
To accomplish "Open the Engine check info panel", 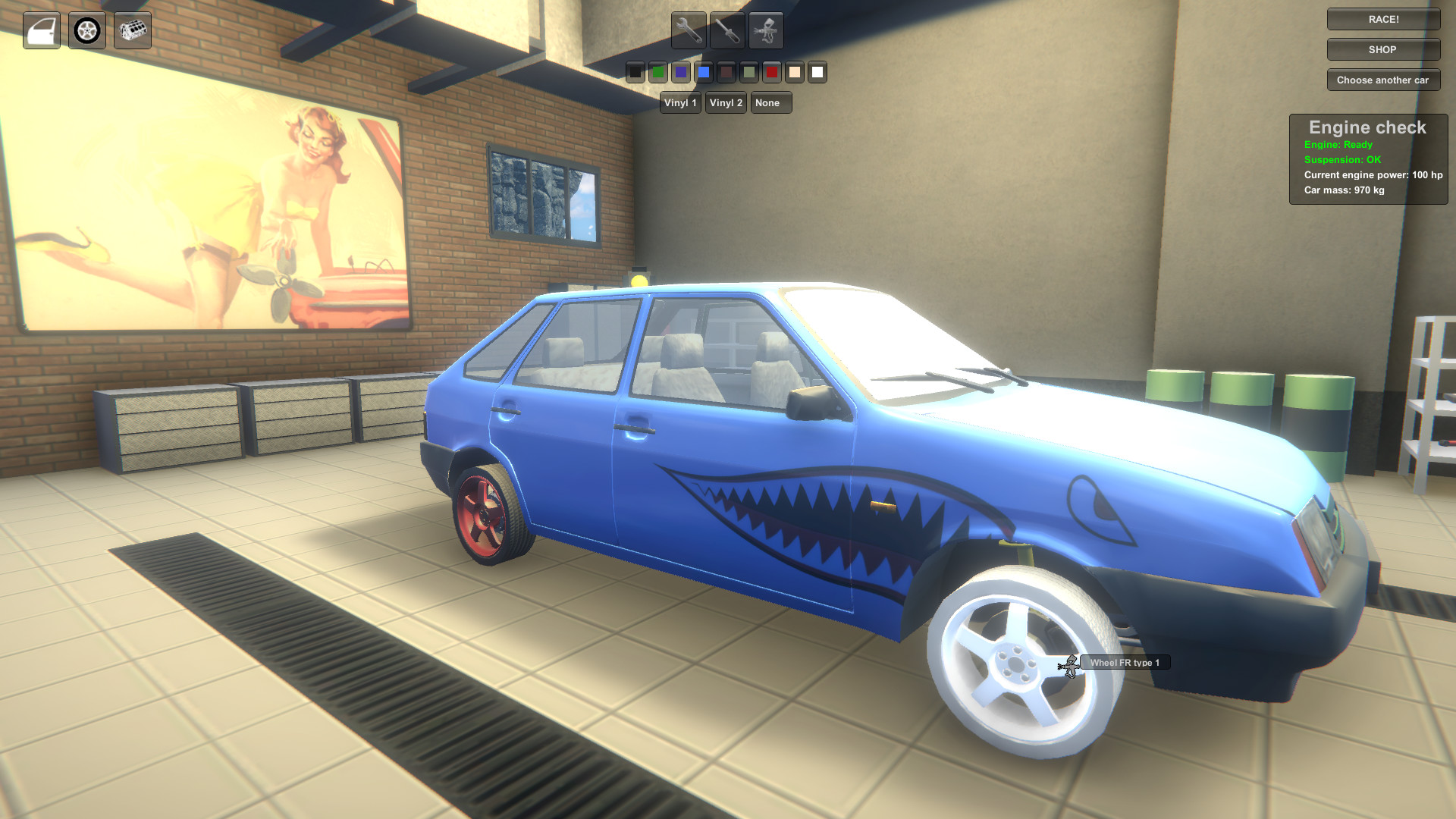I will coord(1367,127).
